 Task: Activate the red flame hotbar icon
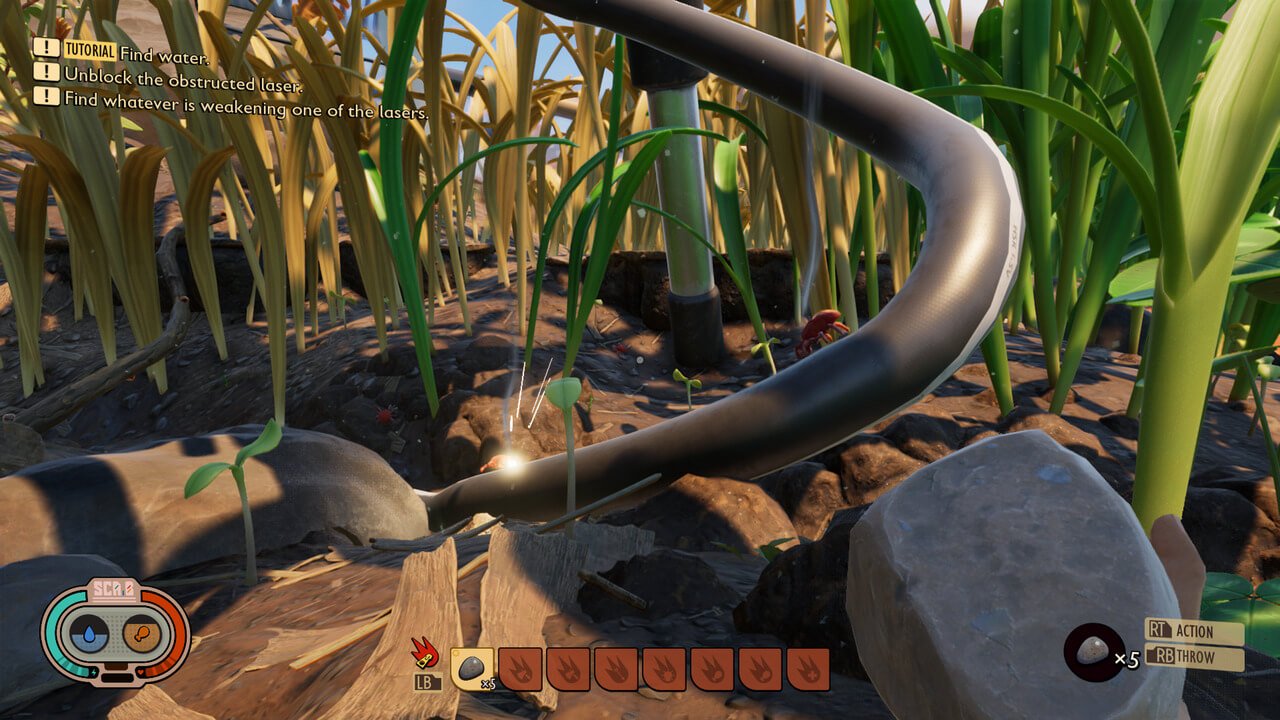[427, 654]
